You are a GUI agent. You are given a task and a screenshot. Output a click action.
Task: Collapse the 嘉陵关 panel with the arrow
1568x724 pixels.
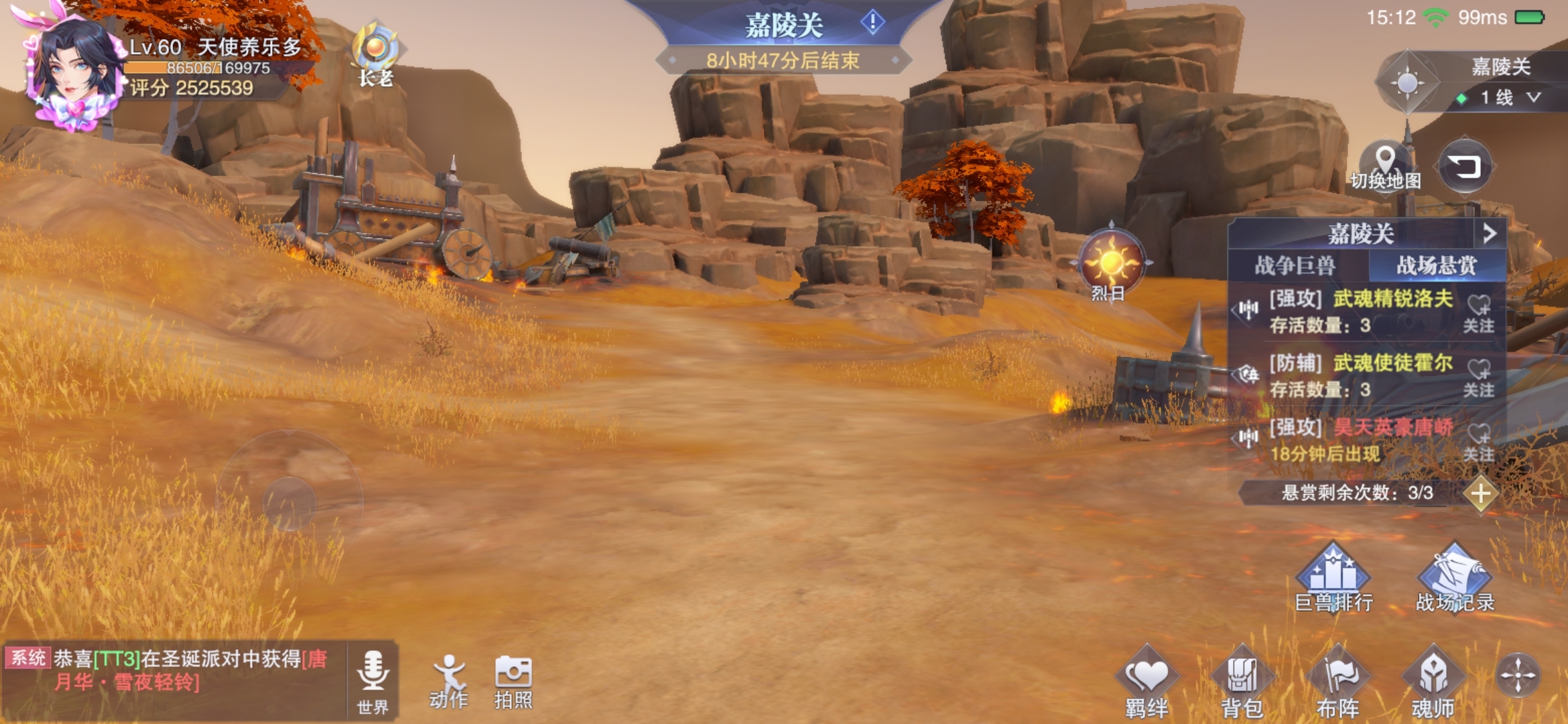(x=1489, y=233)
